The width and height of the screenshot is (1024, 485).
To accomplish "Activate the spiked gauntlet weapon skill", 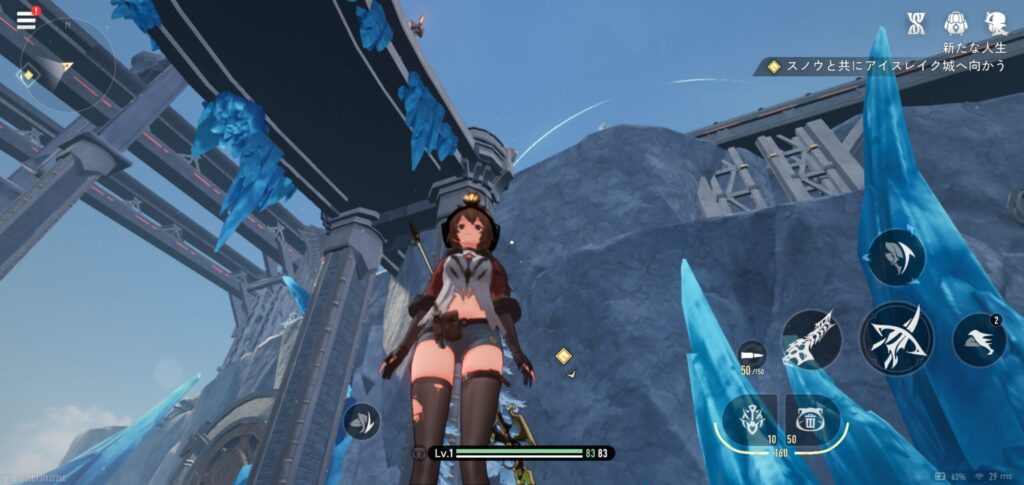I will click(811, 340).
